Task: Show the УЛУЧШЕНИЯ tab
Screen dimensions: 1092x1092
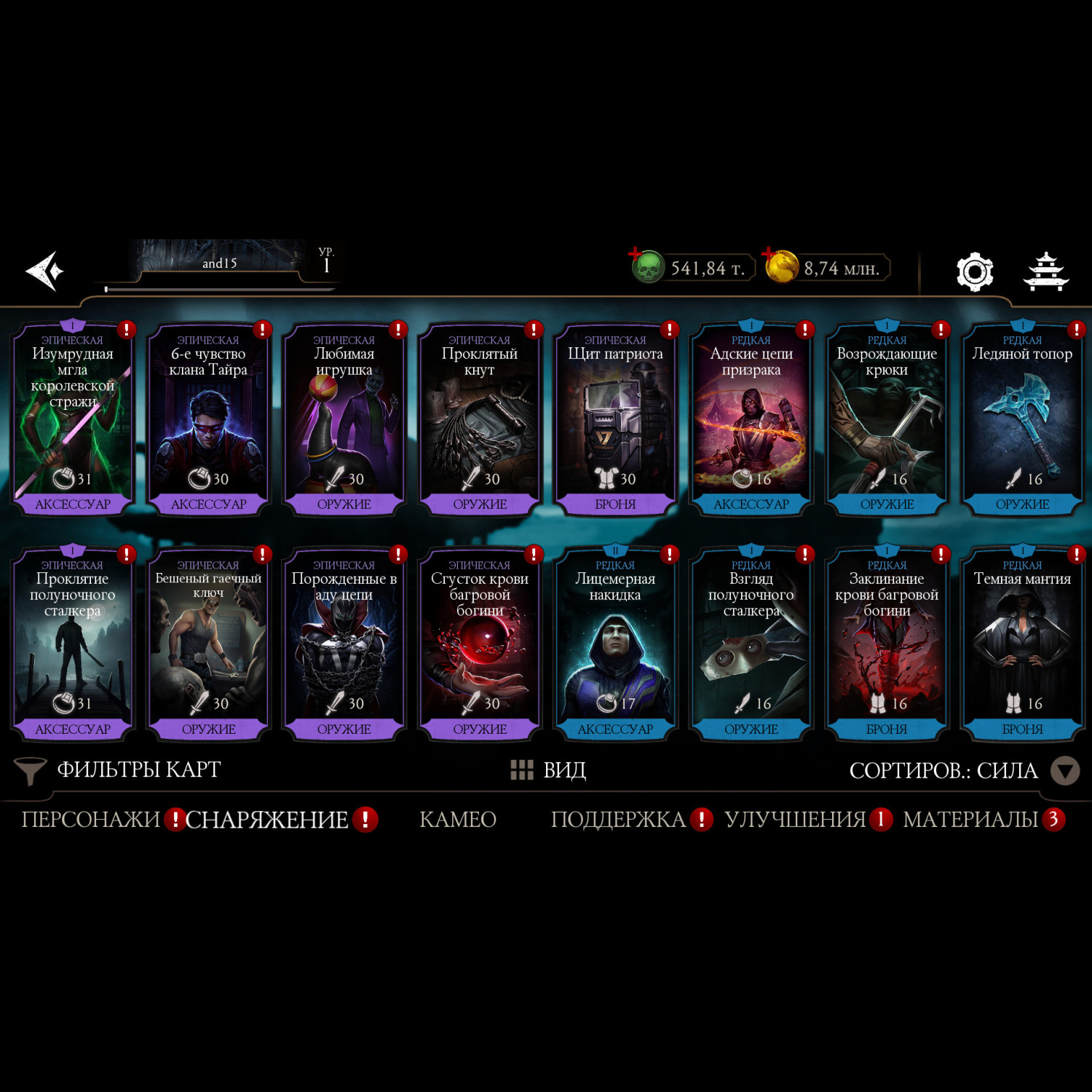Action: tap(795, 820)
